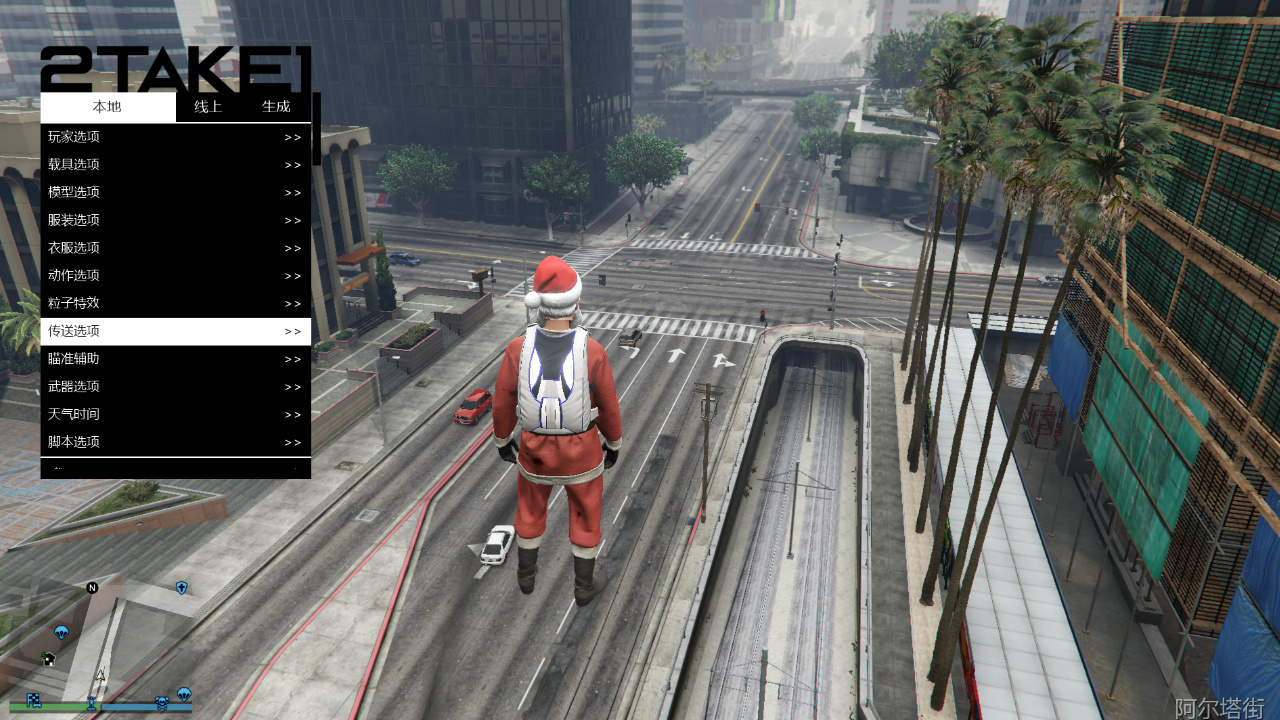Screen dimensions: 1280x720
Task: Click the minimap in the corner
Action: 98,640
